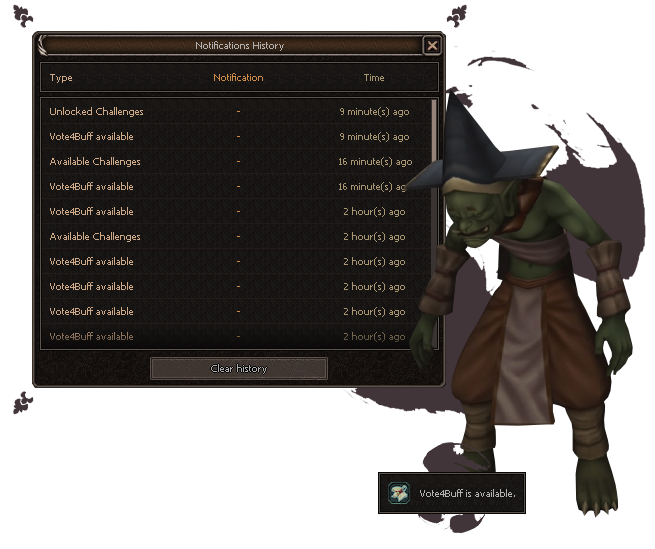Sort notifications by the Type column
The width and height of the screenshot is (655, 549).
(61, 78)
